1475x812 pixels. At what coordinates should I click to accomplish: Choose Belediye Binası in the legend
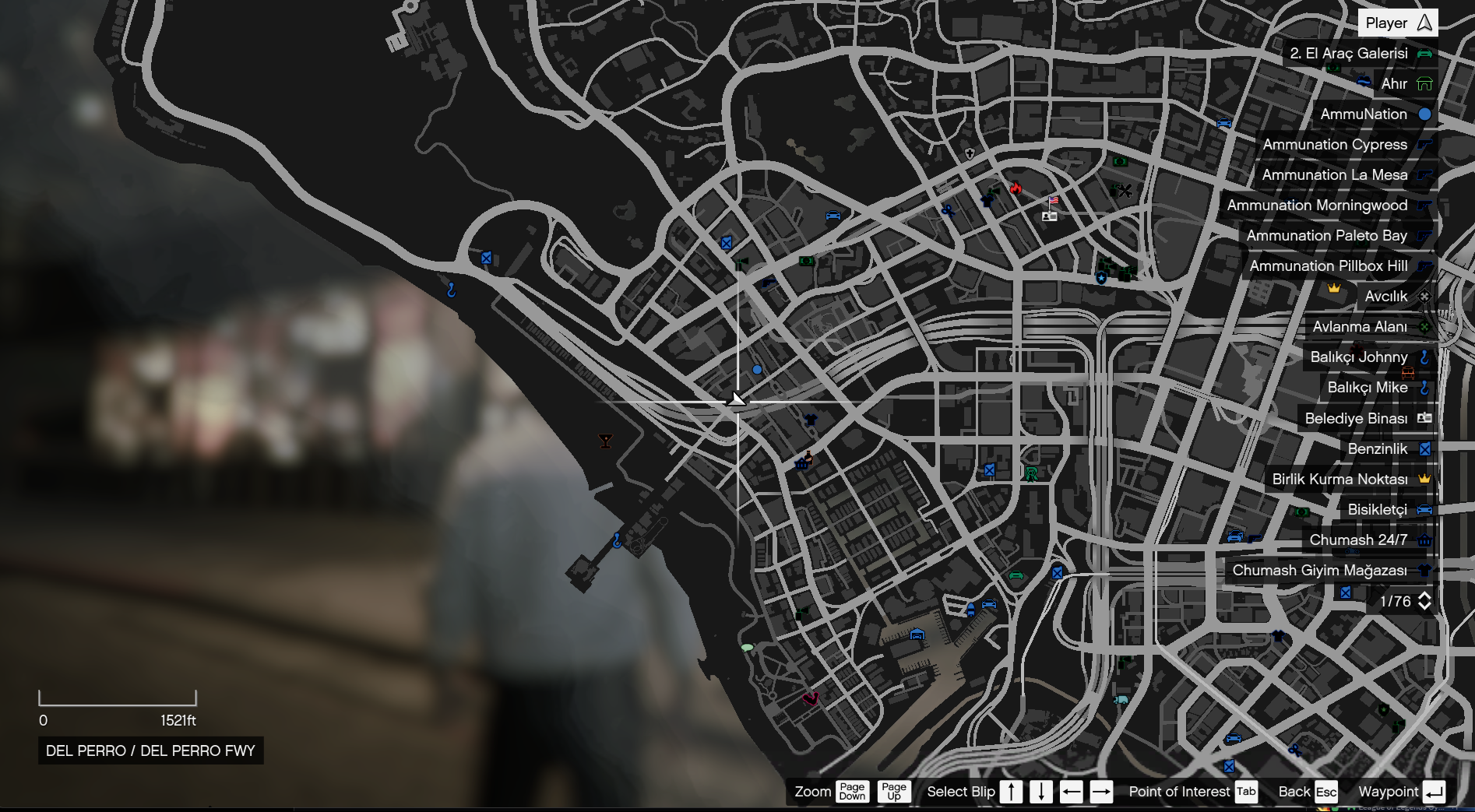coord(1366,419)
